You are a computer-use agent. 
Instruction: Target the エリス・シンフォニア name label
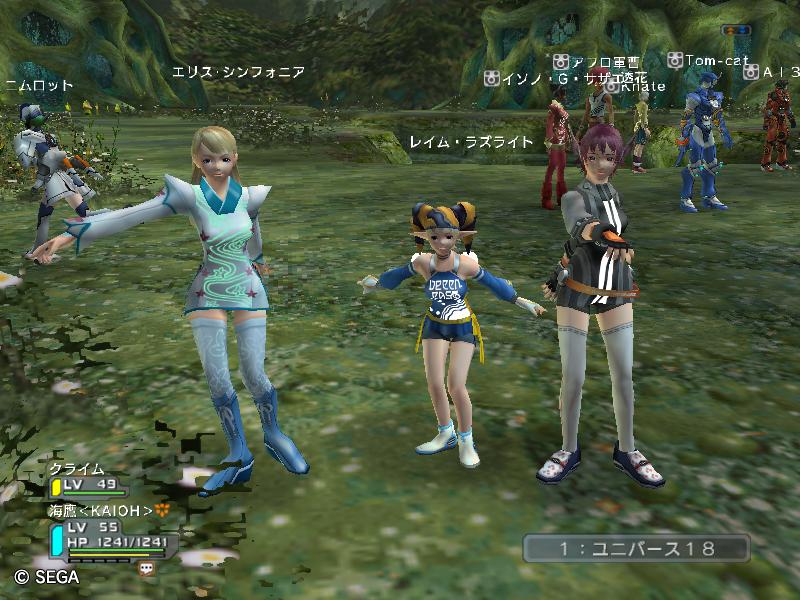click(x=238, y=72)
